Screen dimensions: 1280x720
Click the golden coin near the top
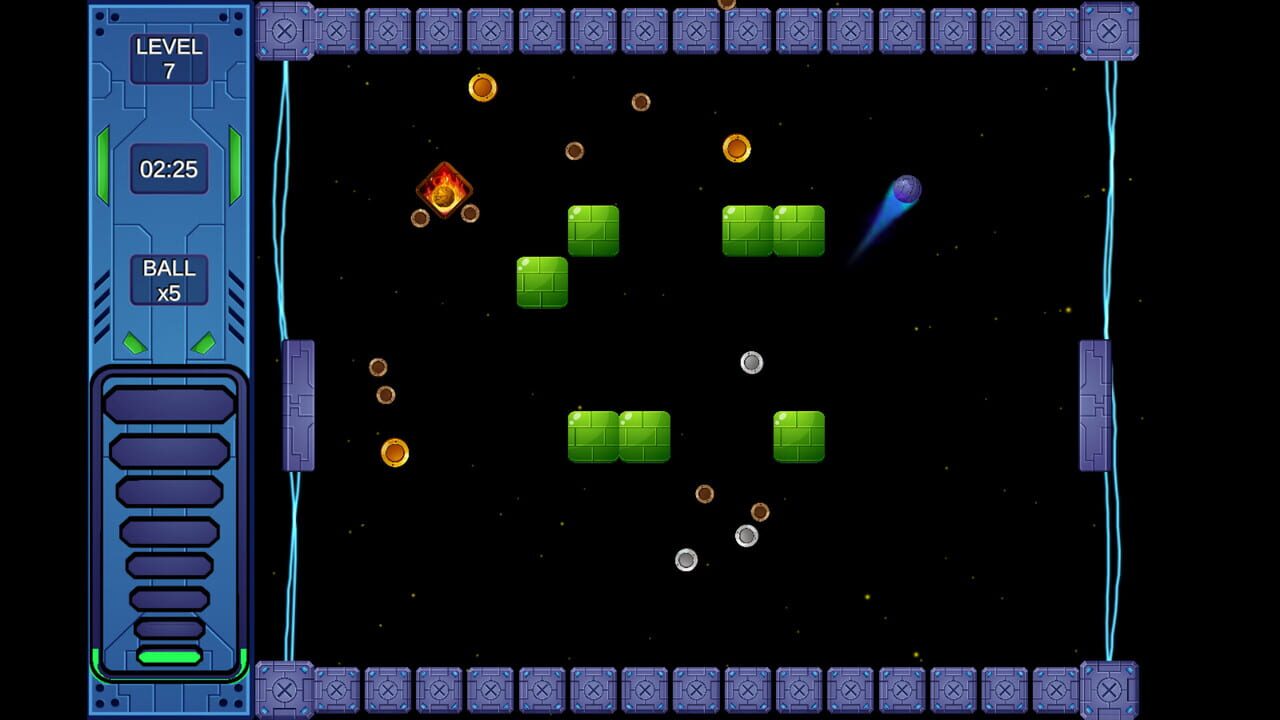(481, 88)
